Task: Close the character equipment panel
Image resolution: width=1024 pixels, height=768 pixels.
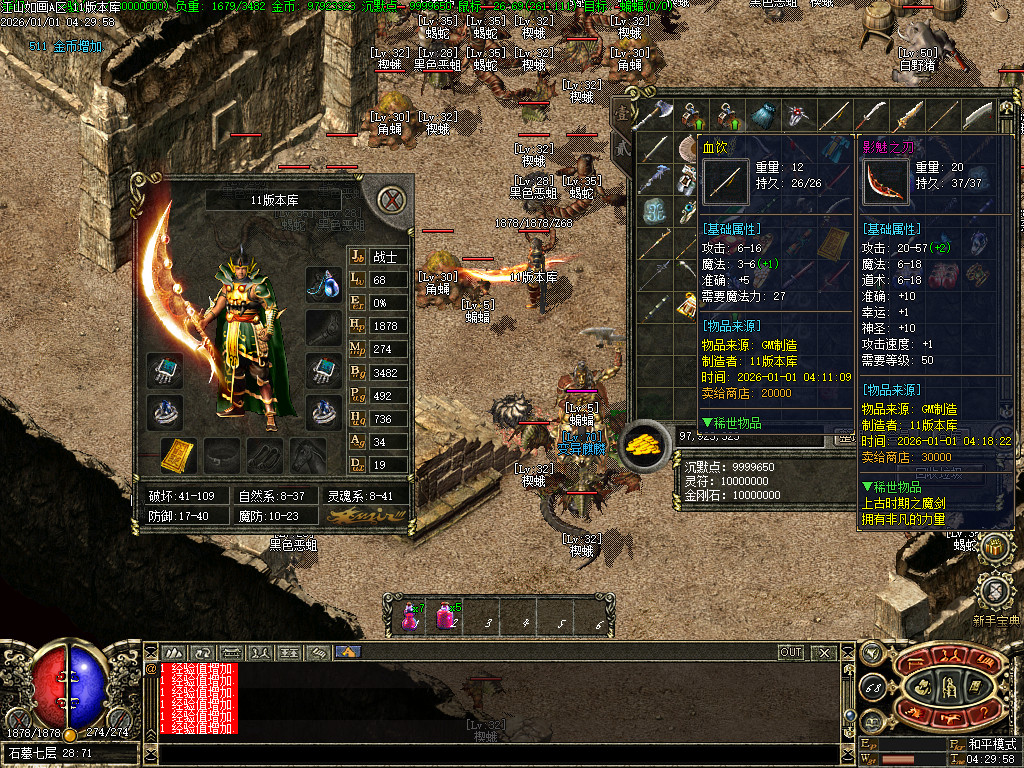Action: 393,200
